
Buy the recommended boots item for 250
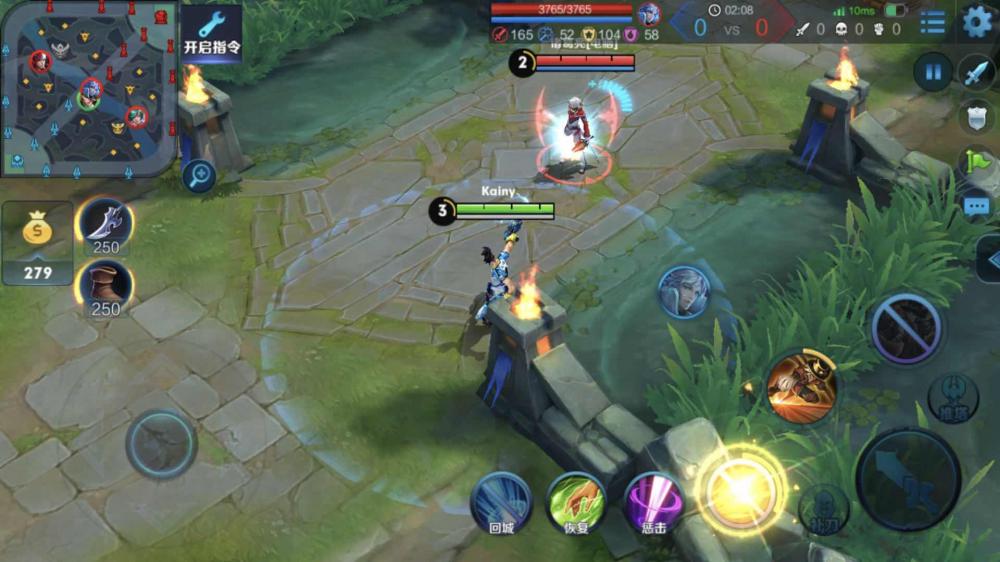click(x=105, y=287)
